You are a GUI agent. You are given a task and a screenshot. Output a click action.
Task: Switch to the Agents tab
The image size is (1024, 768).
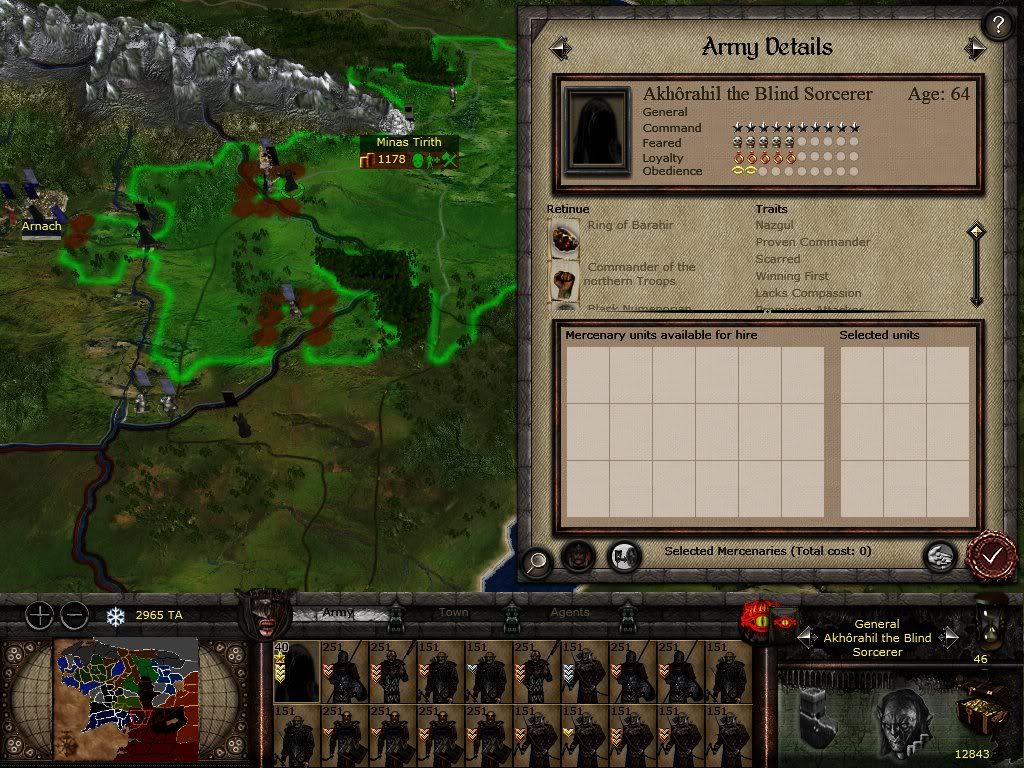tap(570, 612)
